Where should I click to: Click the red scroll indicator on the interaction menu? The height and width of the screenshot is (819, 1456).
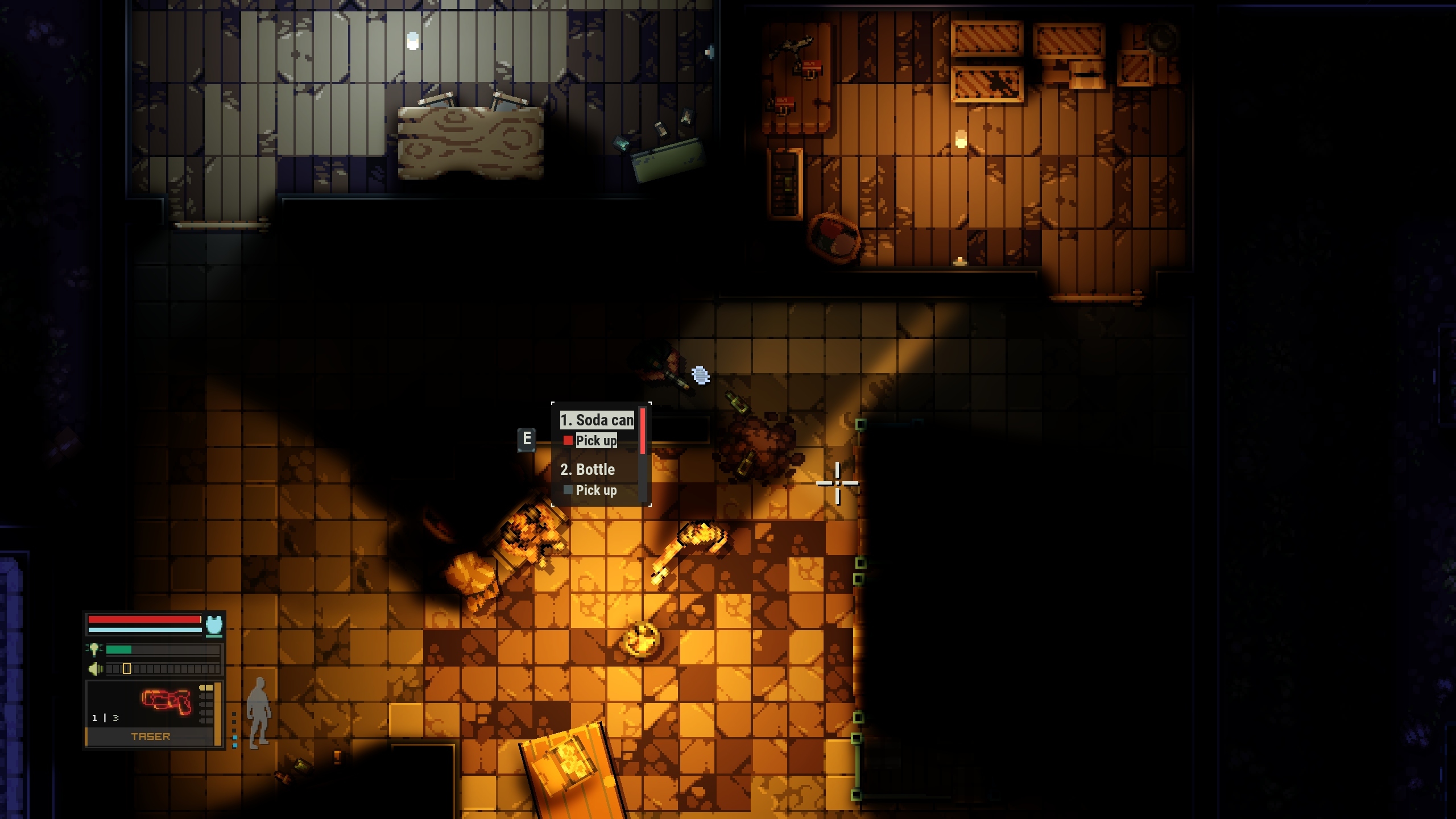pos(643,431)
